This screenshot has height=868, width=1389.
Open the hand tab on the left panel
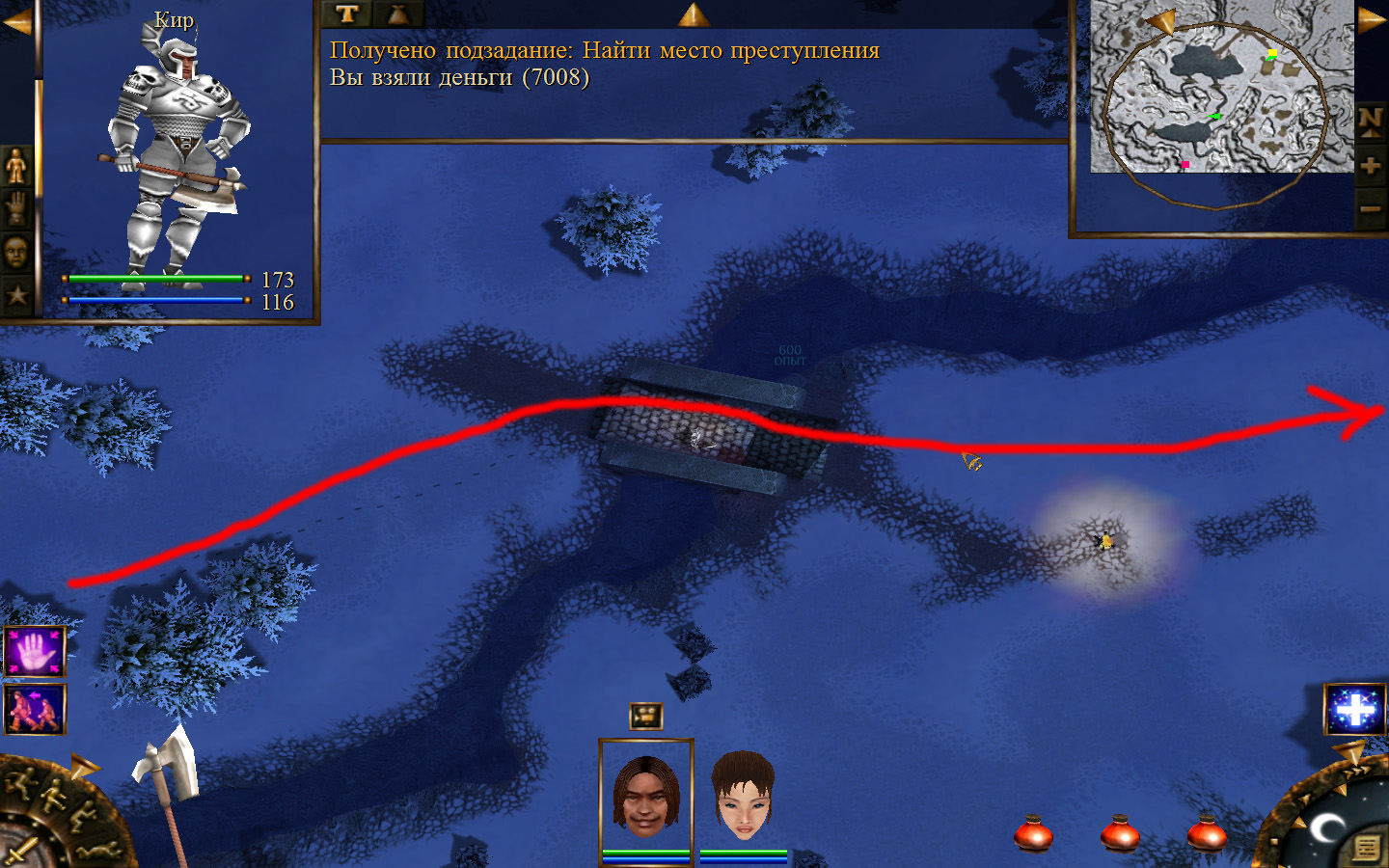[16, 208]
